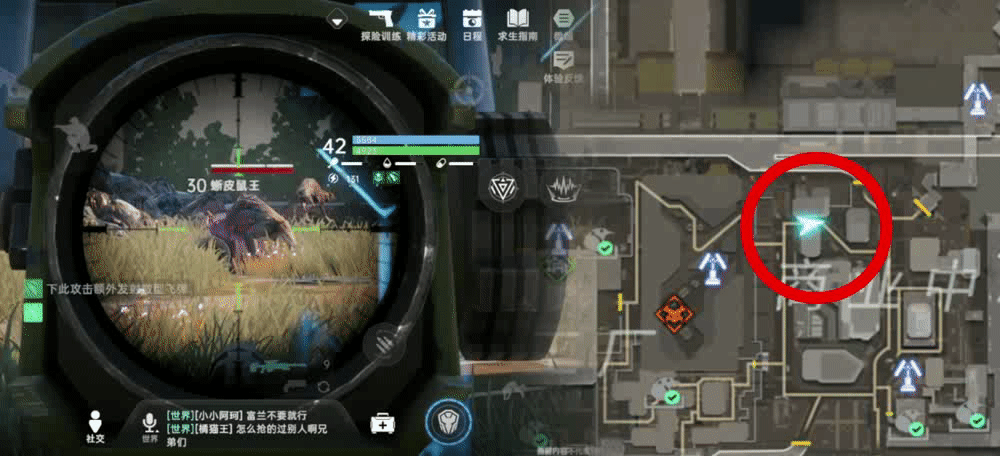Image resolution: width=1000 pixels, height=456 pixels.
Task: Open the 求生指南 survival guide book
Action: 517,22
